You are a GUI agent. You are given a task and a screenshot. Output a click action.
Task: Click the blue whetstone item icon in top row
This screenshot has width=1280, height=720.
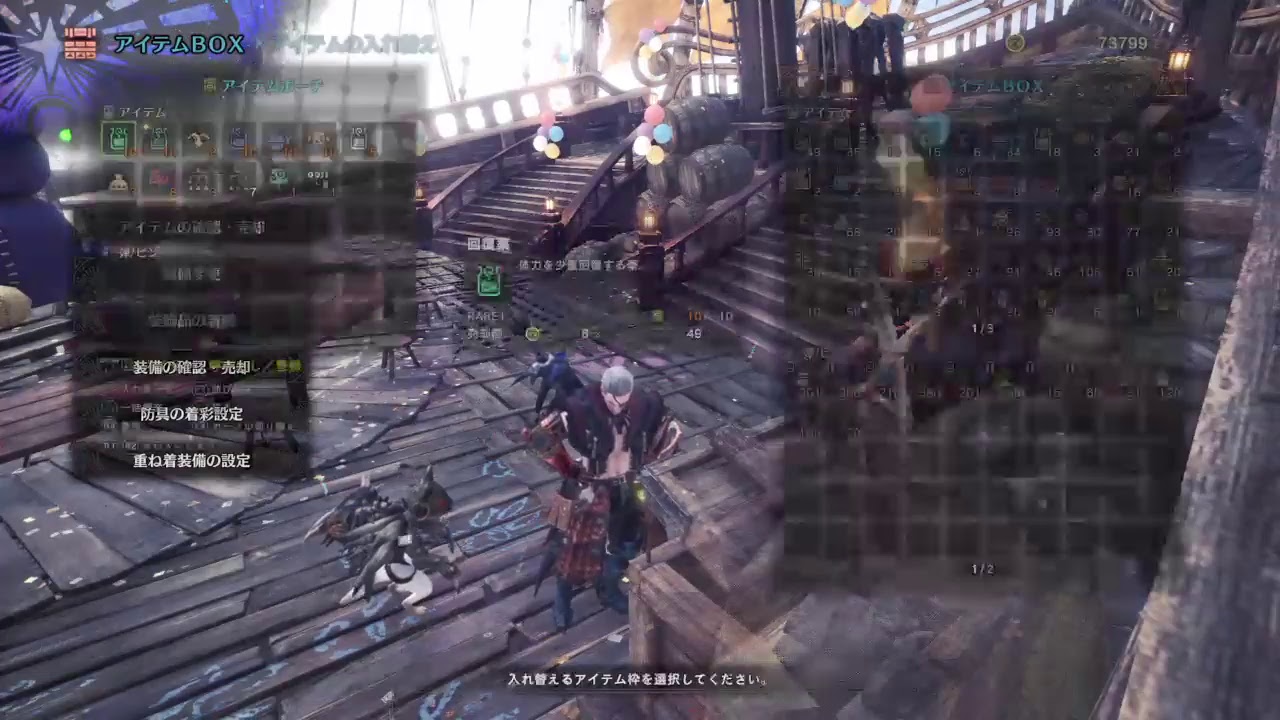[237, 136]
